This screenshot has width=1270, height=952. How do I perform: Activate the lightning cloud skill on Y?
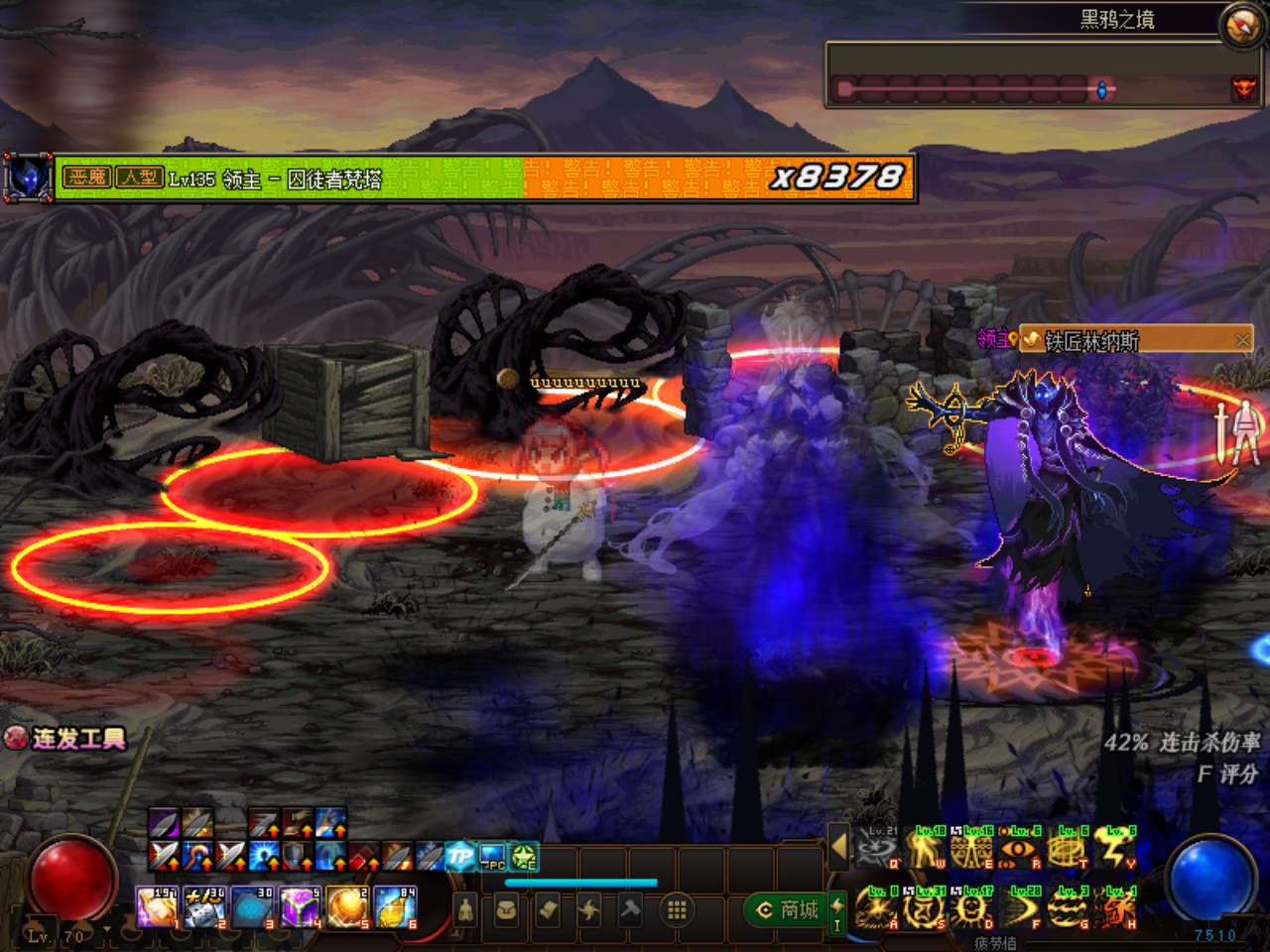(1115, 849)
